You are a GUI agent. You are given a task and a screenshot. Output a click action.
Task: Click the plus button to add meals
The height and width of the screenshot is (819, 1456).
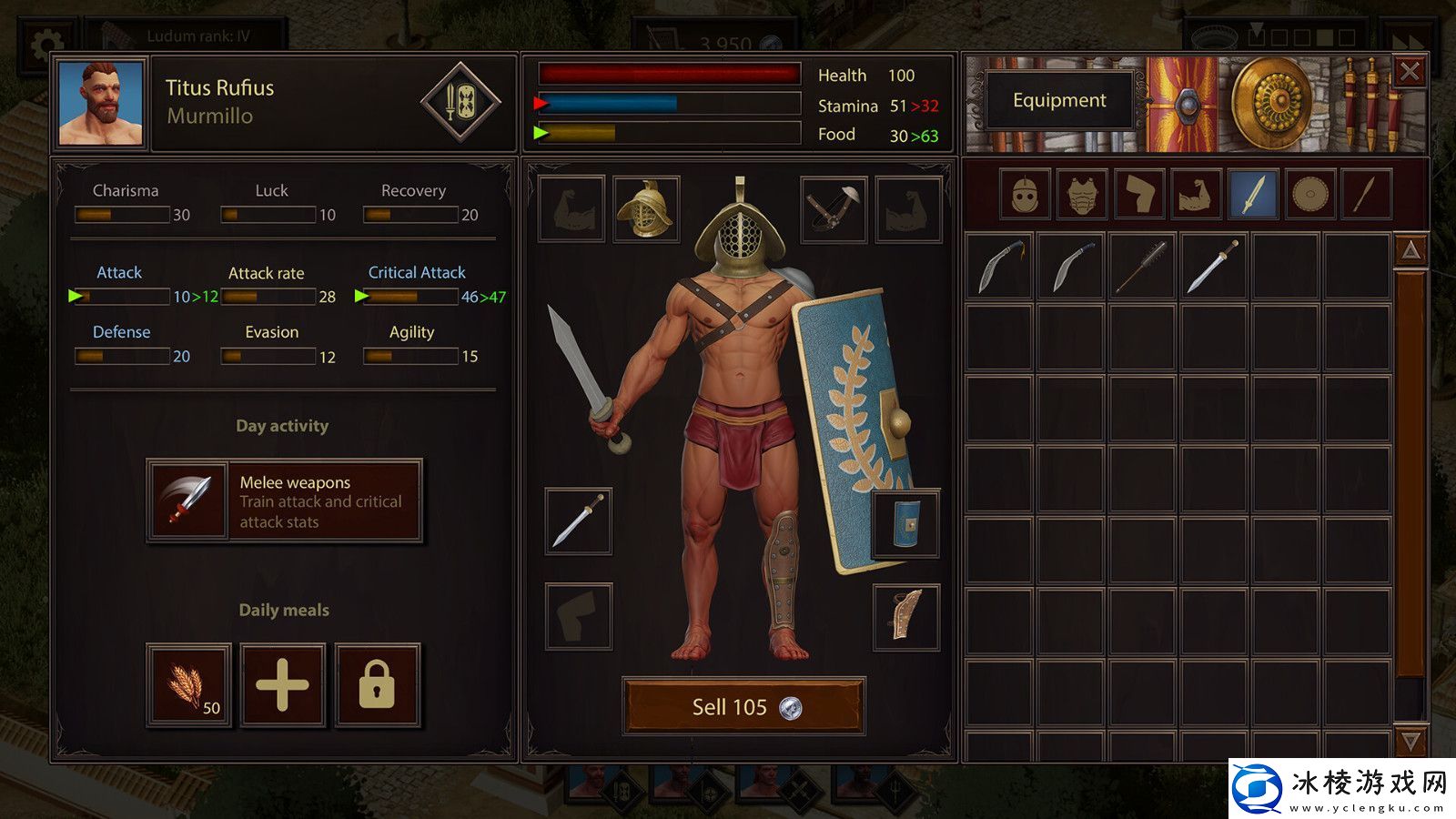point(283,684)
